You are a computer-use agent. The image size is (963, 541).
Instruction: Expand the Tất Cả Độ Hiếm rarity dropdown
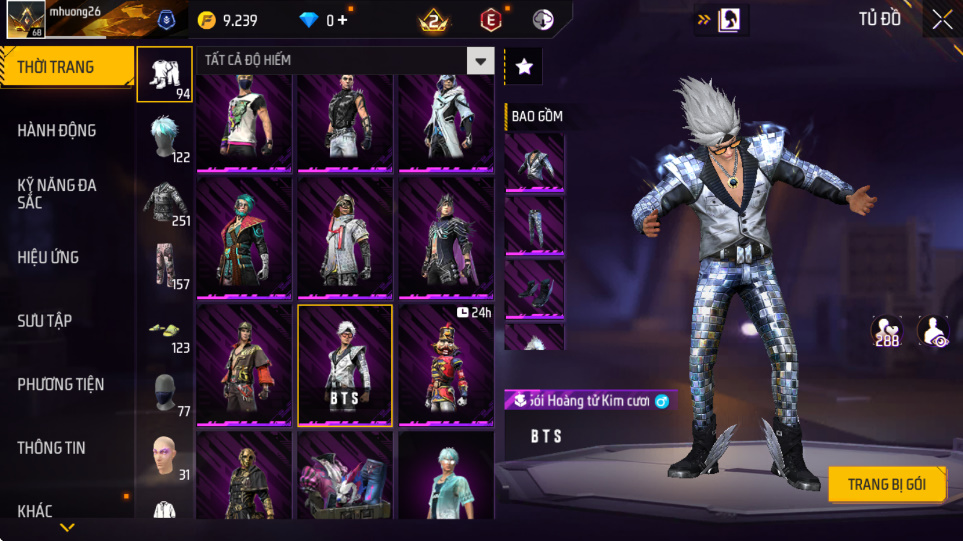pos(481,61)
